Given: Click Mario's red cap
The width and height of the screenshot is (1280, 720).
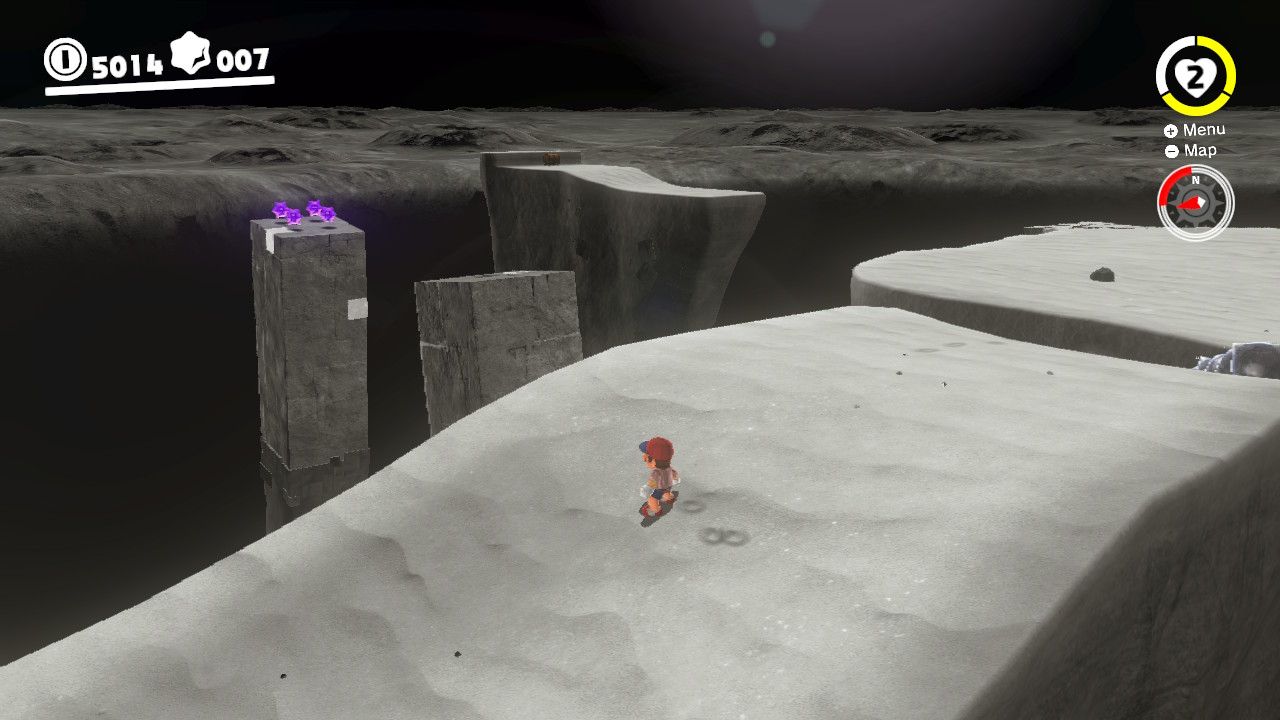Looking at the screenshot, I should click(659, 447).
